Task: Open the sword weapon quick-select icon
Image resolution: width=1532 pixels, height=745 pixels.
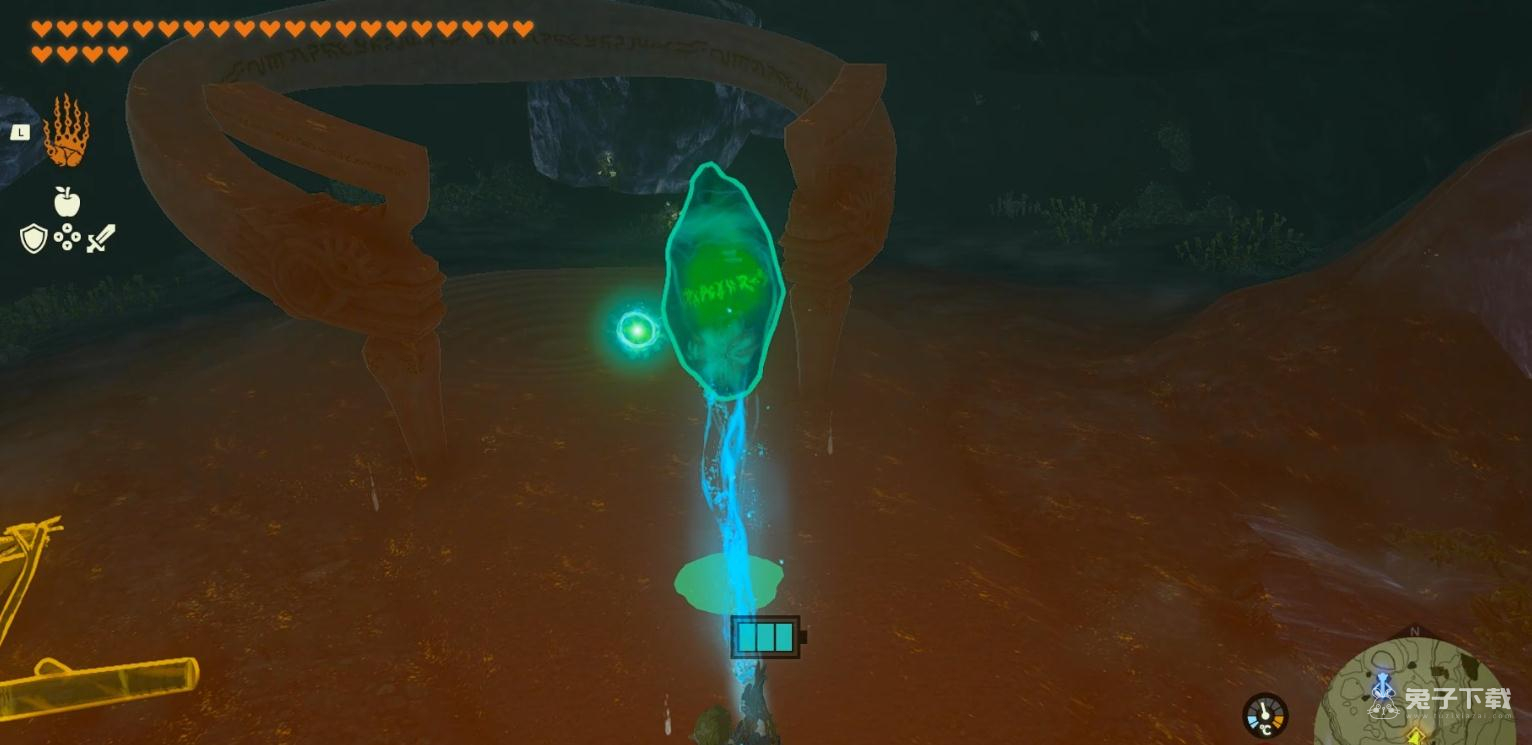Action: 101,238
